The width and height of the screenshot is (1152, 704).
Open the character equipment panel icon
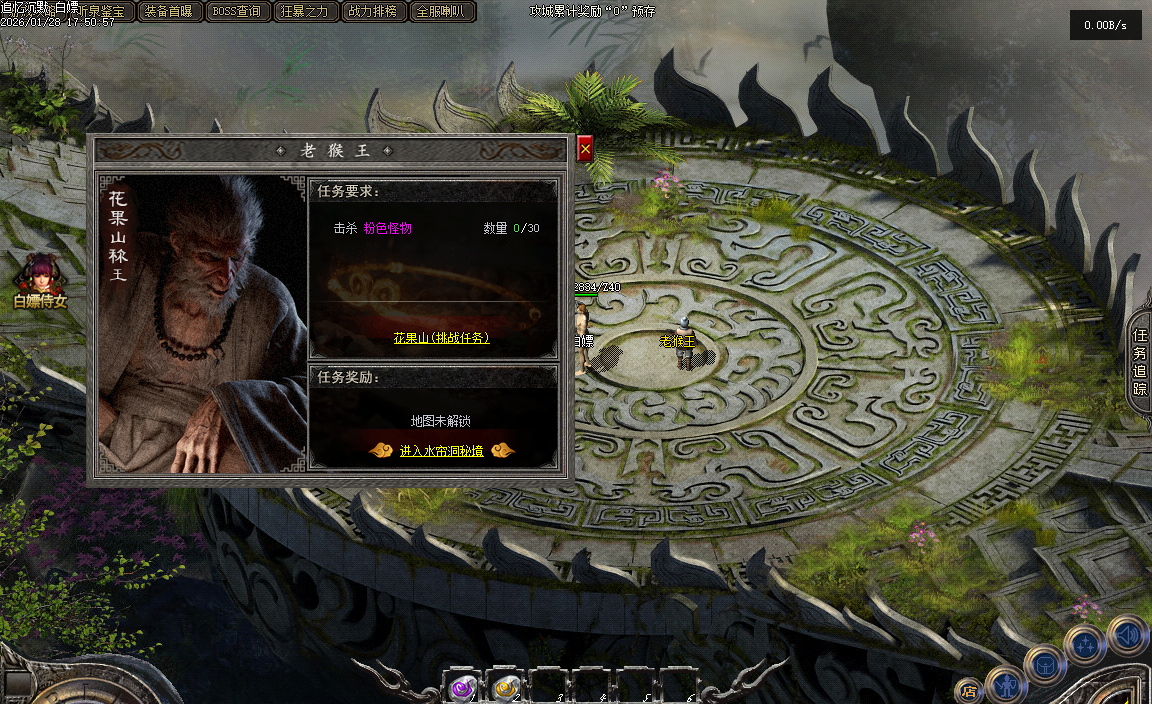(1005, 686)
